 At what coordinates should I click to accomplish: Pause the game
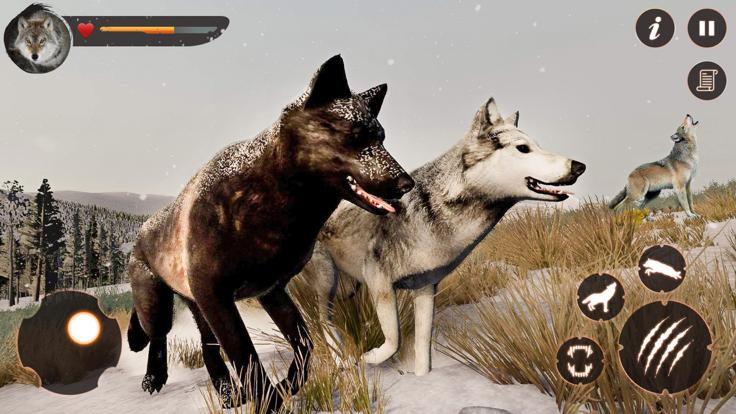pos(706,28)
